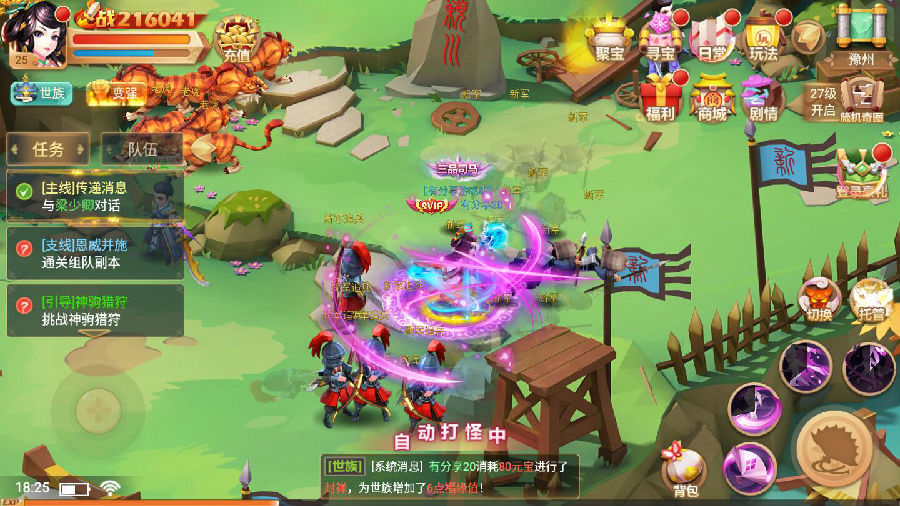900x506 pixels.
Task: Switch to the 任务 quest tab
Action: (x=48, y=150)
